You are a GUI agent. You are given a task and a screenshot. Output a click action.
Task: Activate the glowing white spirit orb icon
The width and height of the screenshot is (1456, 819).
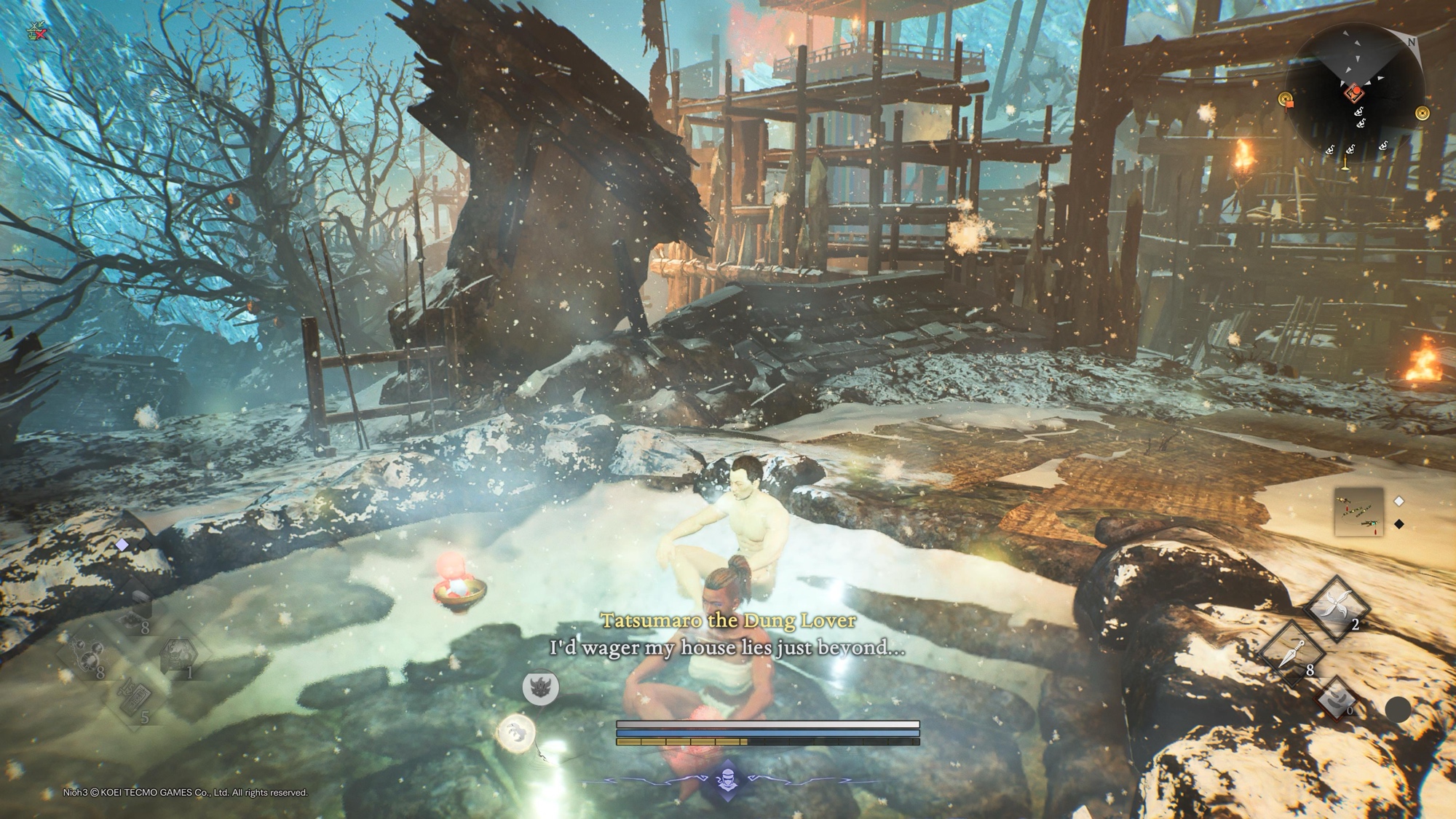tap(516, 731)
